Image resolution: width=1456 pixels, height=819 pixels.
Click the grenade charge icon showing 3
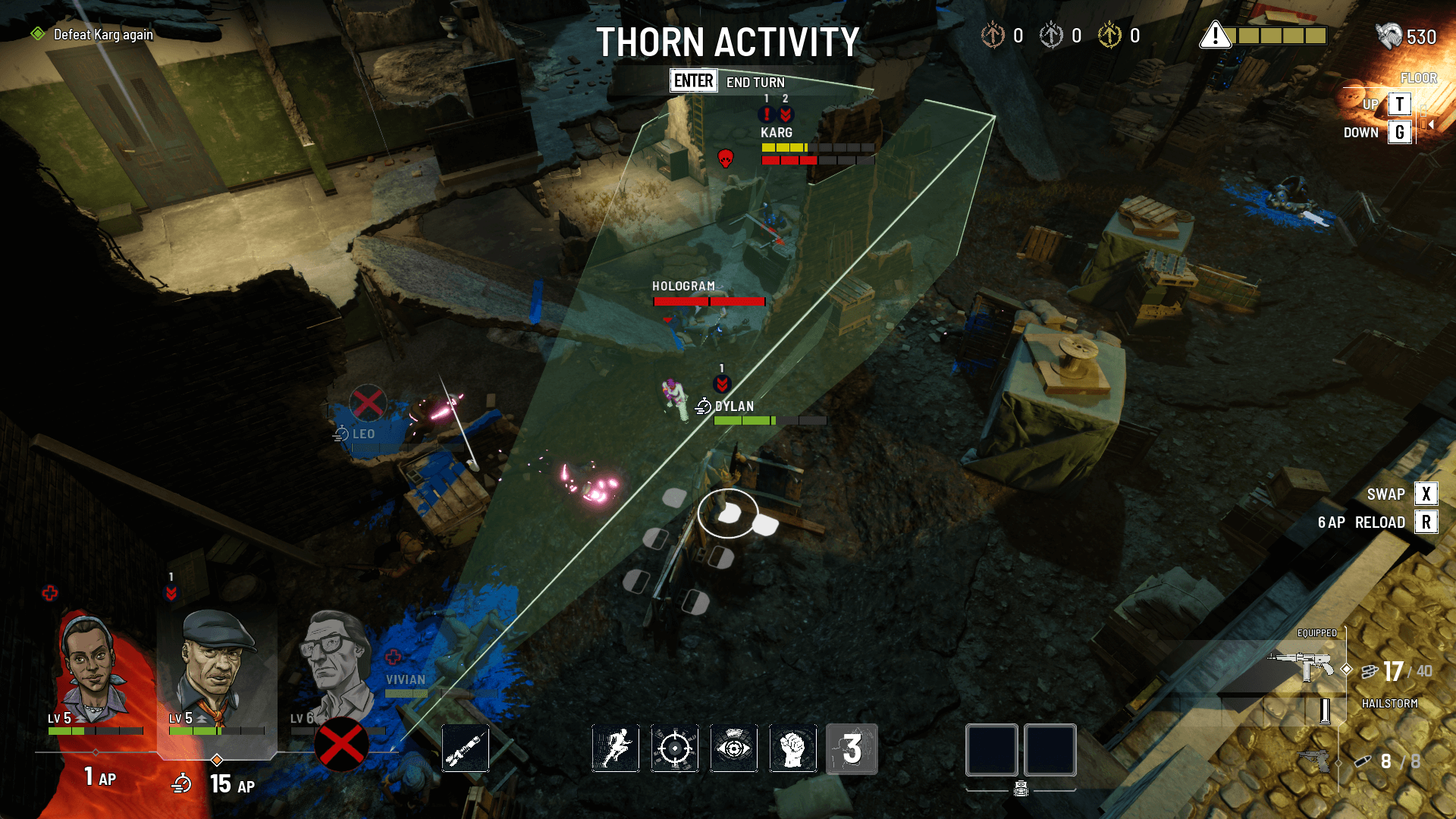(852, 749)
